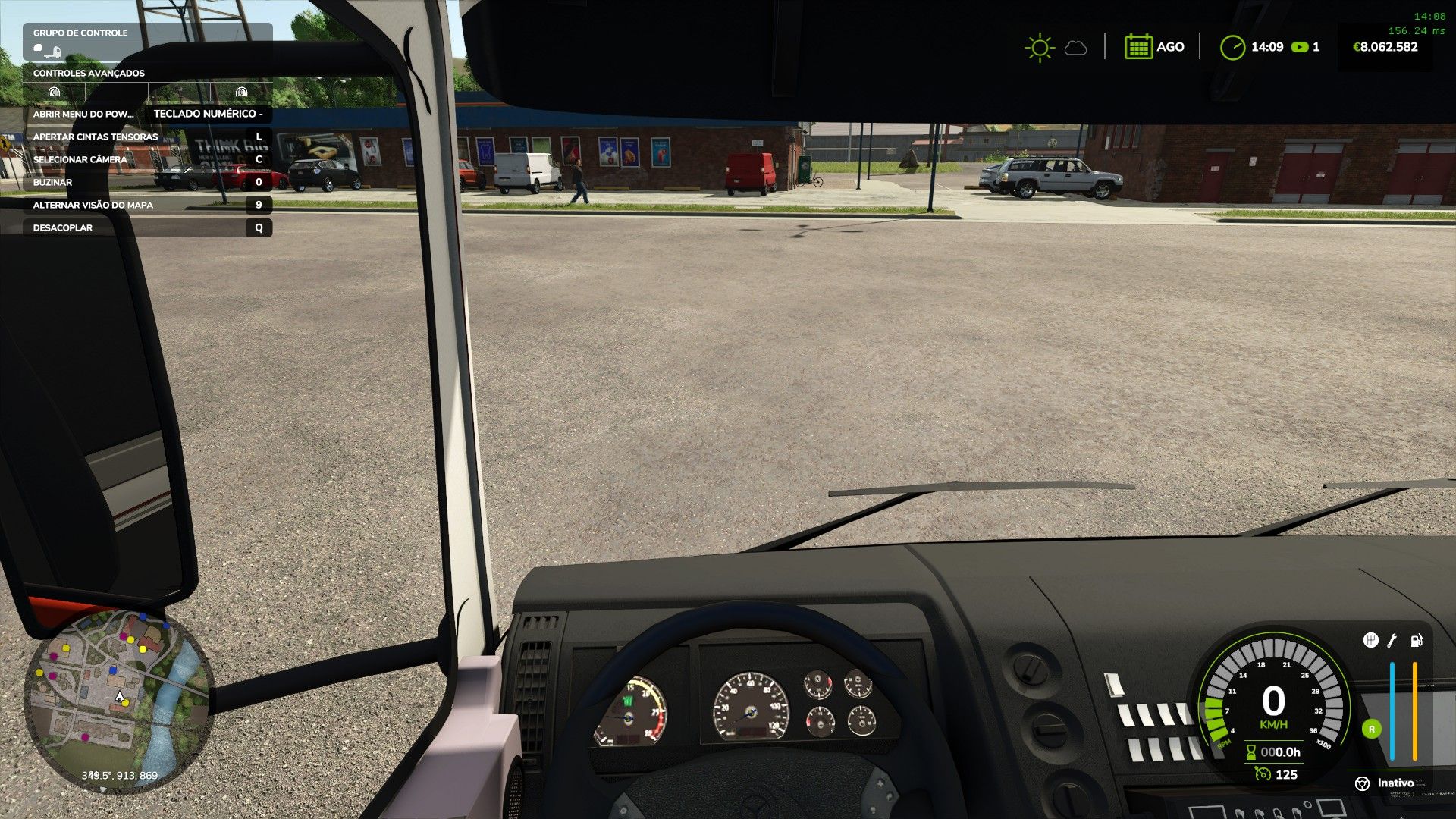Click the green R gear indicator
Screen dimensions: 1456x819
pyautogui.click(x=1371, y=730)
